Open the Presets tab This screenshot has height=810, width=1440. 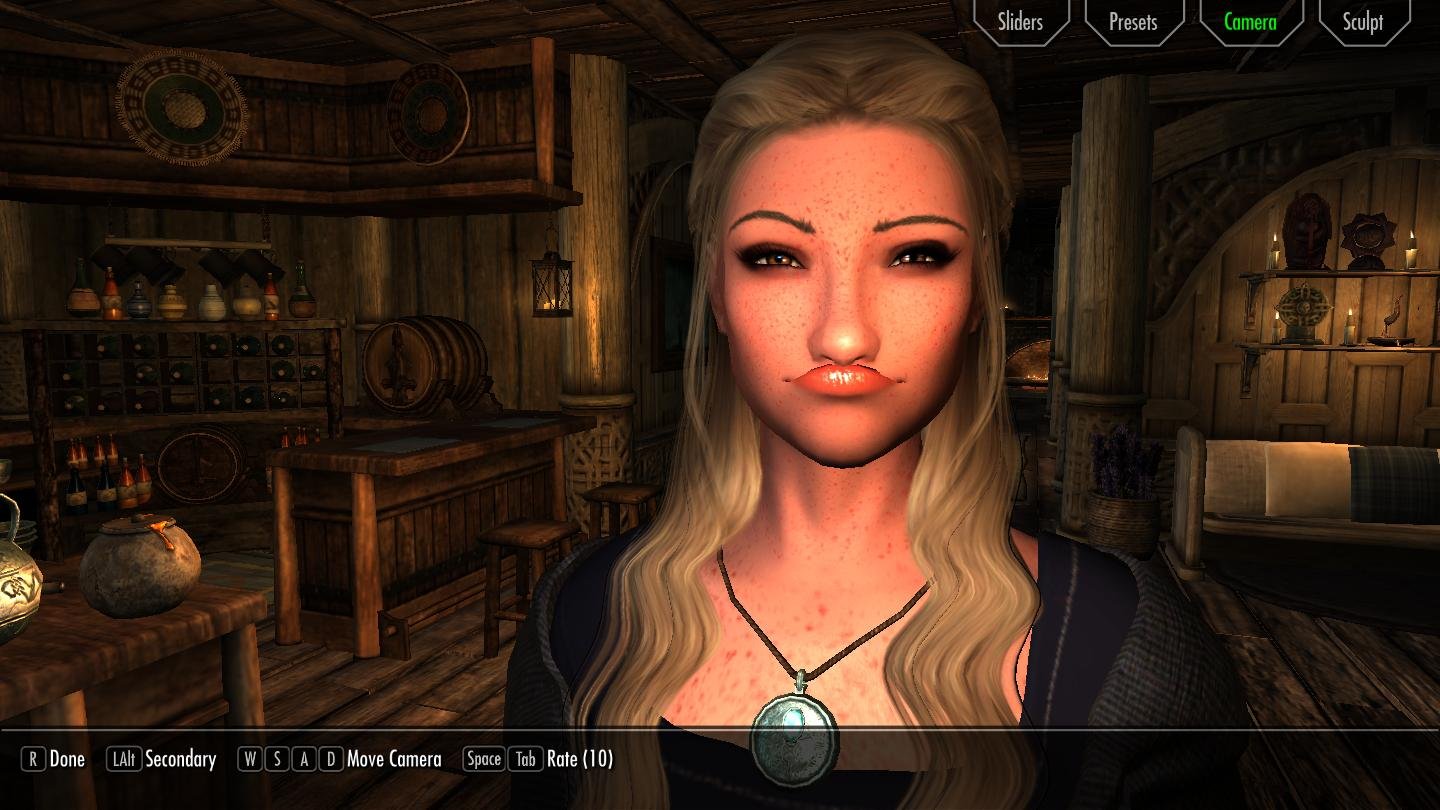click(1133, 22)
